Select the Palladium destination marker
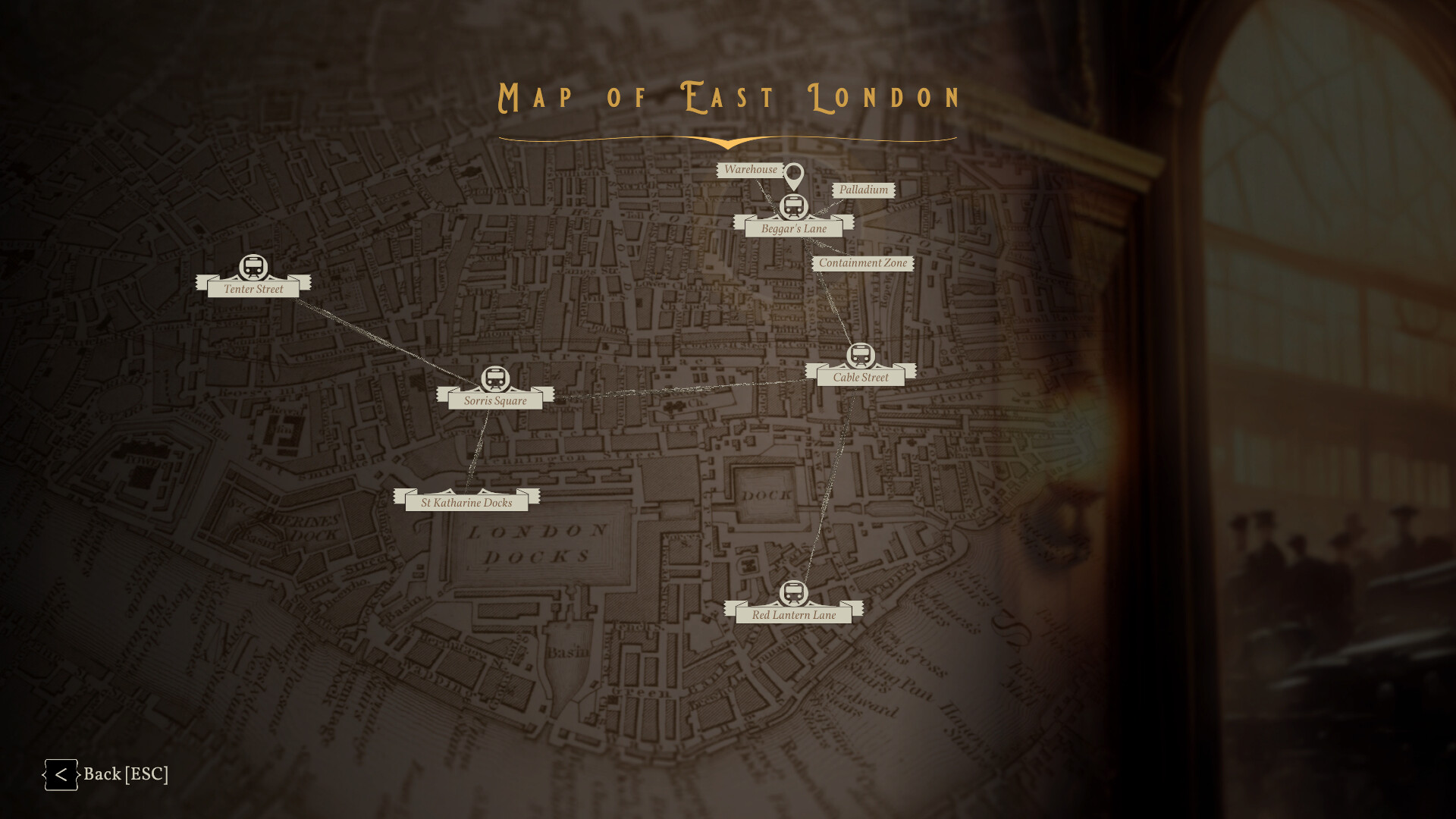 [x=864, y=190]
